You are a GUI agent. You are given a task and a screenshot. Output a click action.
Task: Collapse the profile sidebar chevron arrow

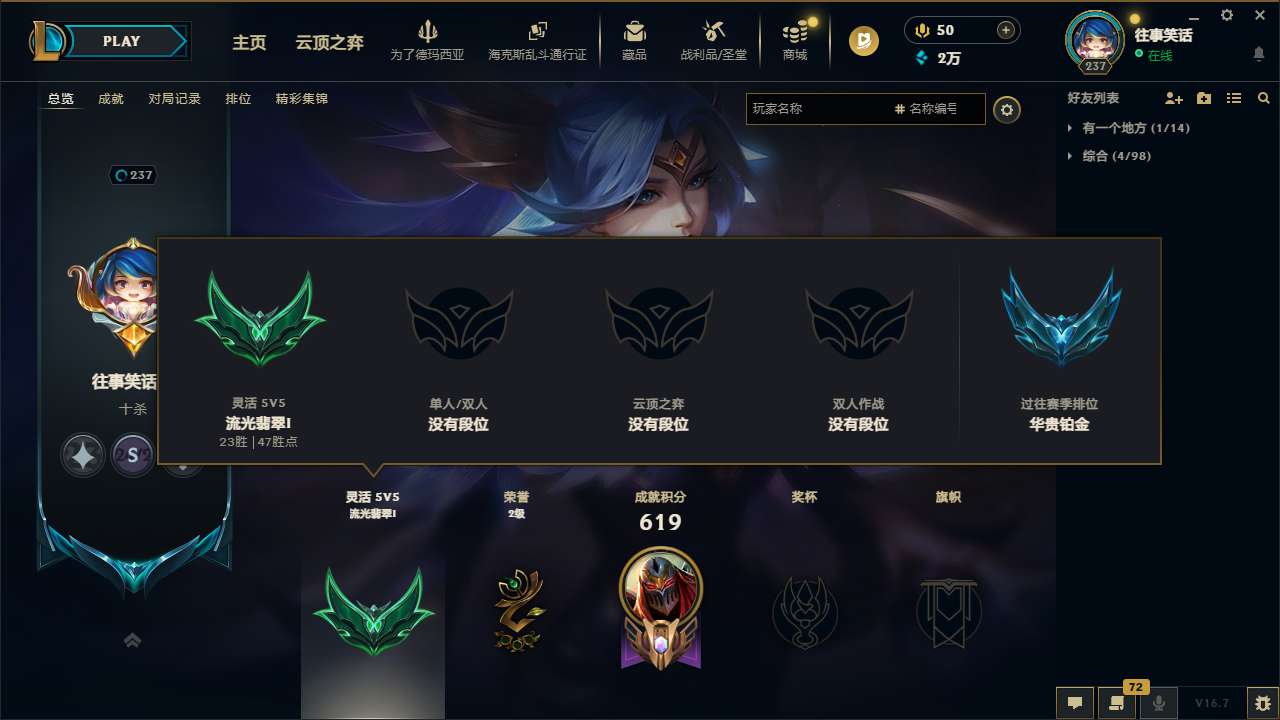[132, 640]
